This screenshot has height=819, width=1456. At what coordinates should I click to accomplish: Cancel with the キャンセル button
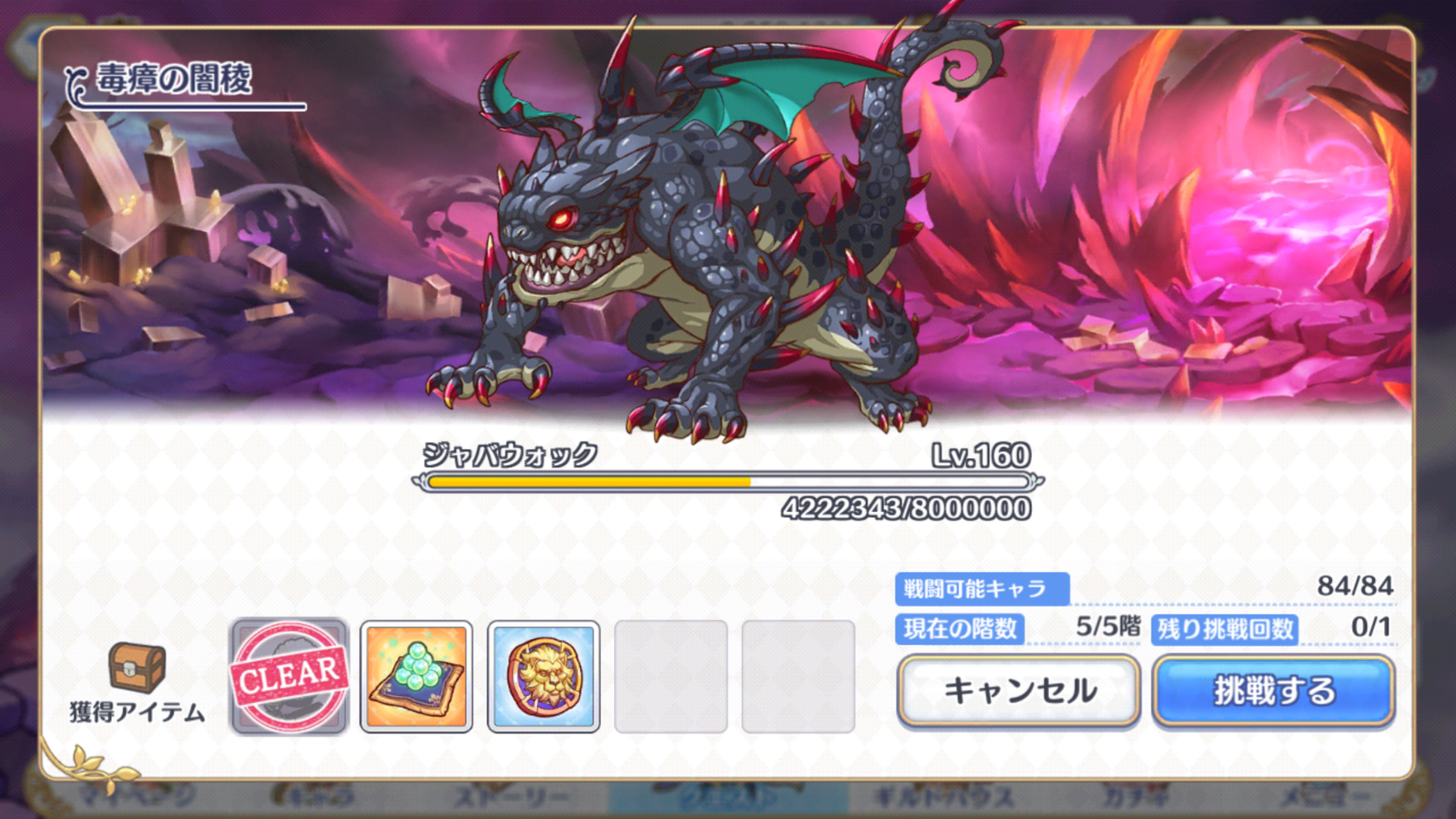point(1018,690)
